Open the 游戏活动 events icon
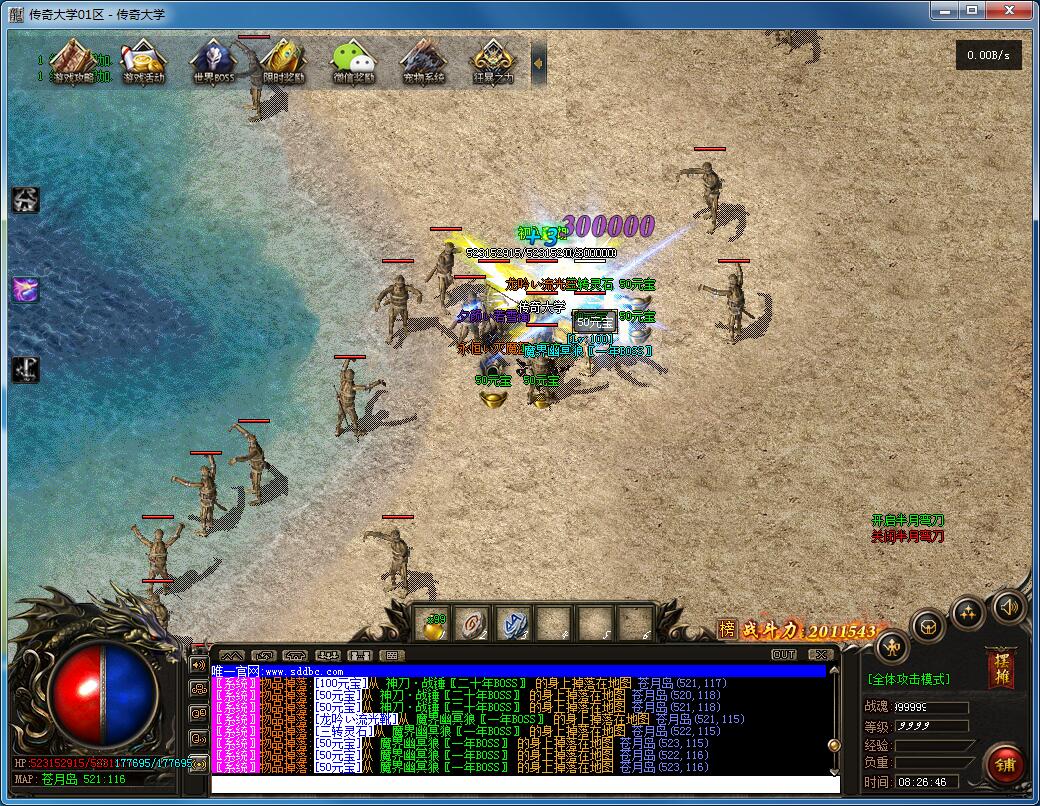 click(144, 61)
